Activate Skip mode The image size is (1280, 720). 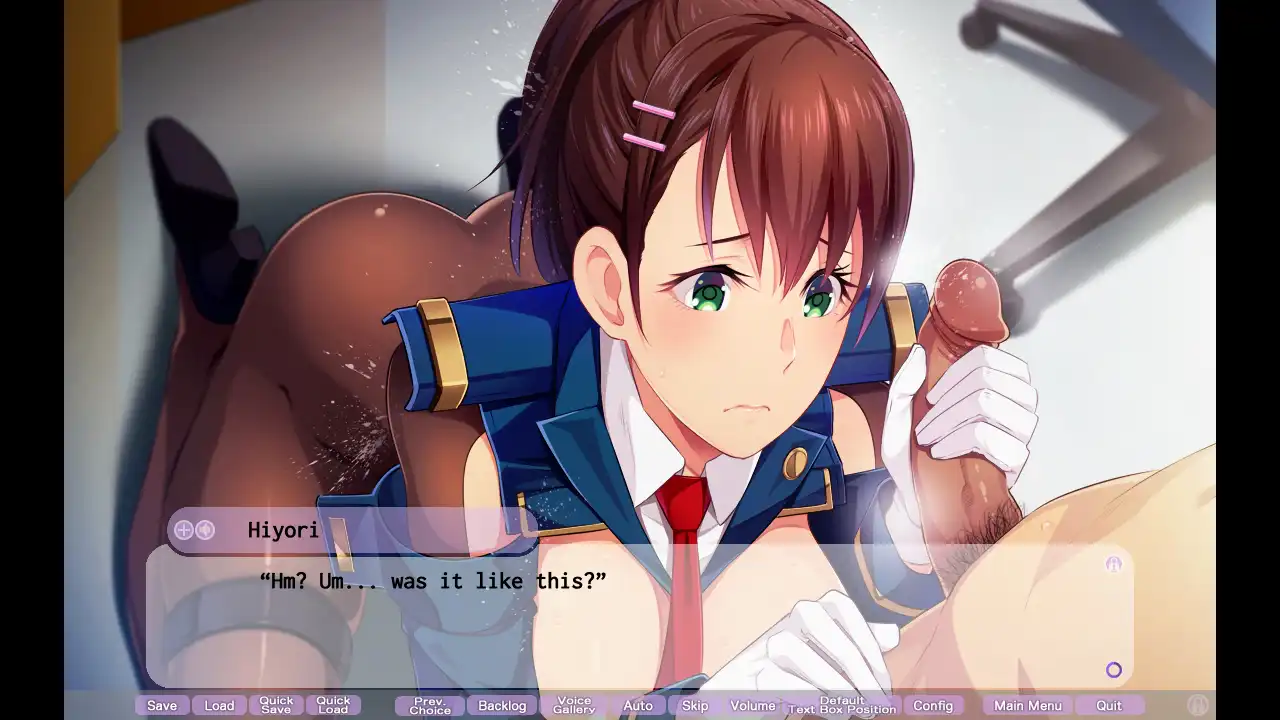click(x=695, y=706)
